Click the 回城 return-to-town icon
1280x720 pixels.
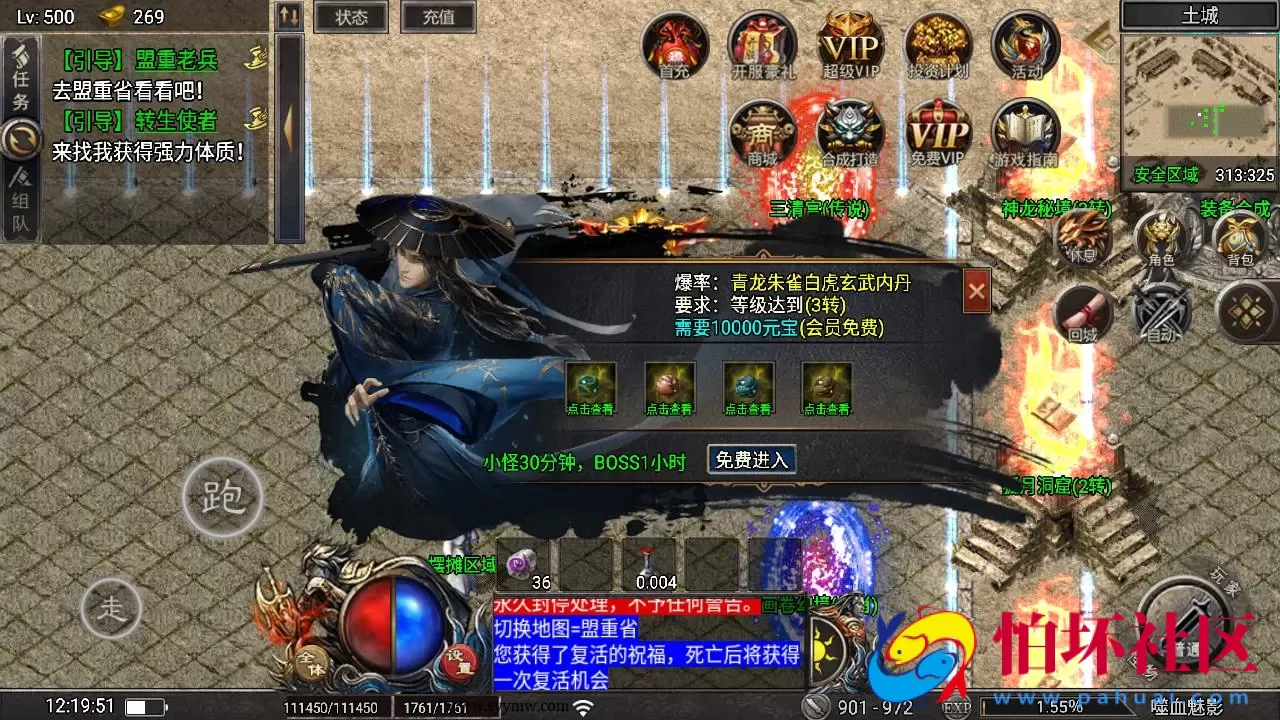click(x=1083, y=313)
